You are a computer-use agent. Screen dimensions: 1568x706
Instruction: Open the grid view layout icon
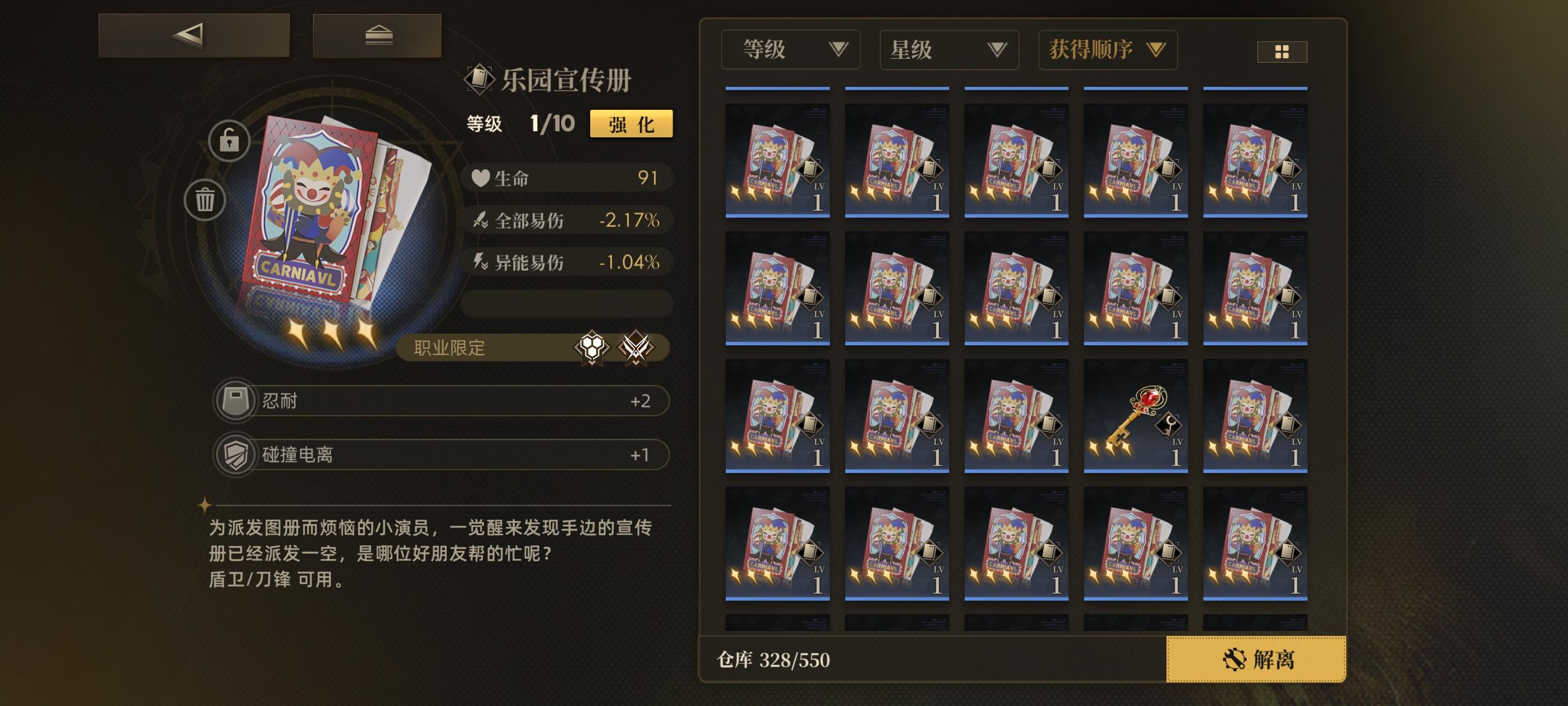pos(1282,52)
